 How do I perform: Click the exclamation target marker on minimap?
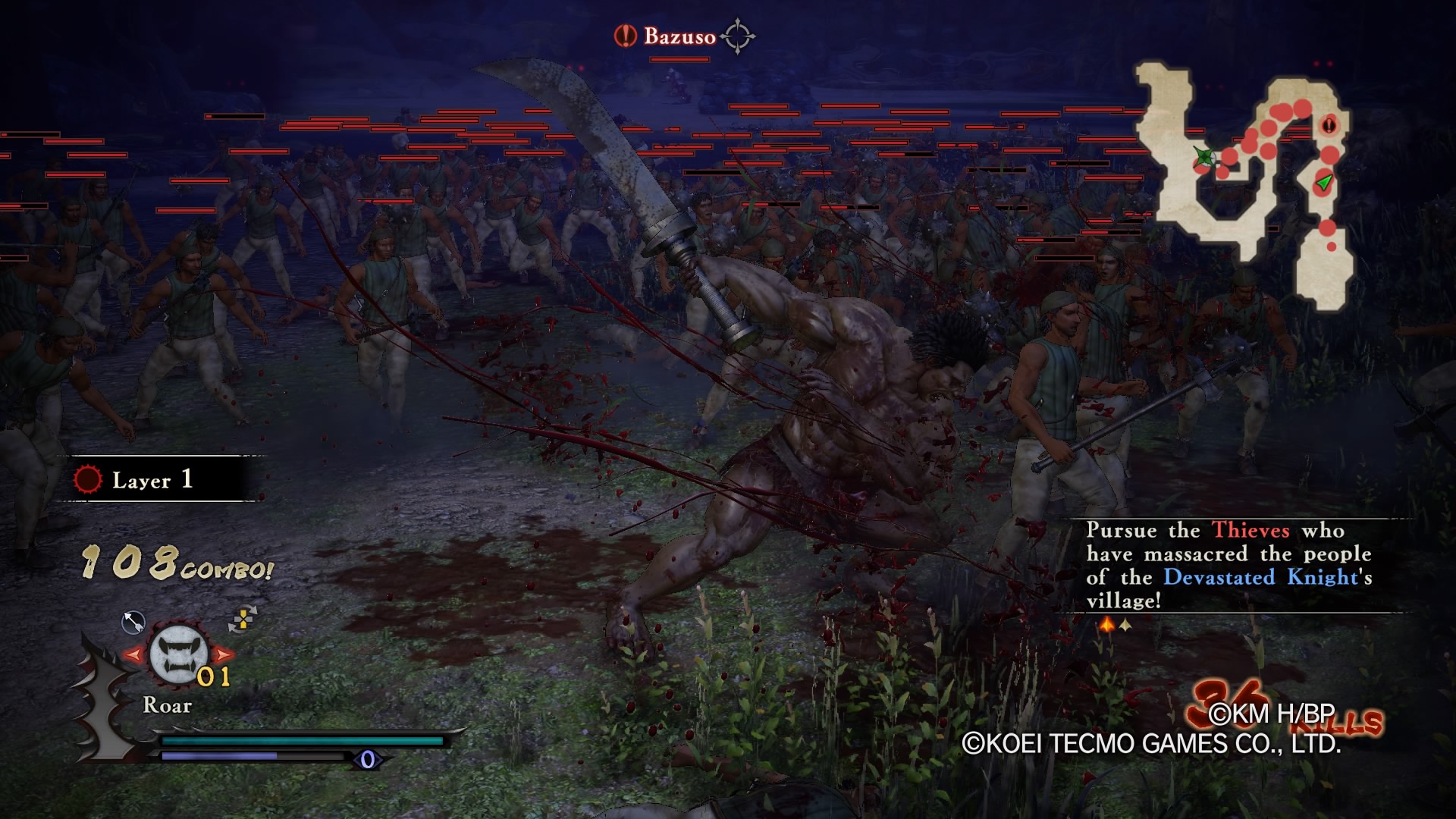[1329, 125]
